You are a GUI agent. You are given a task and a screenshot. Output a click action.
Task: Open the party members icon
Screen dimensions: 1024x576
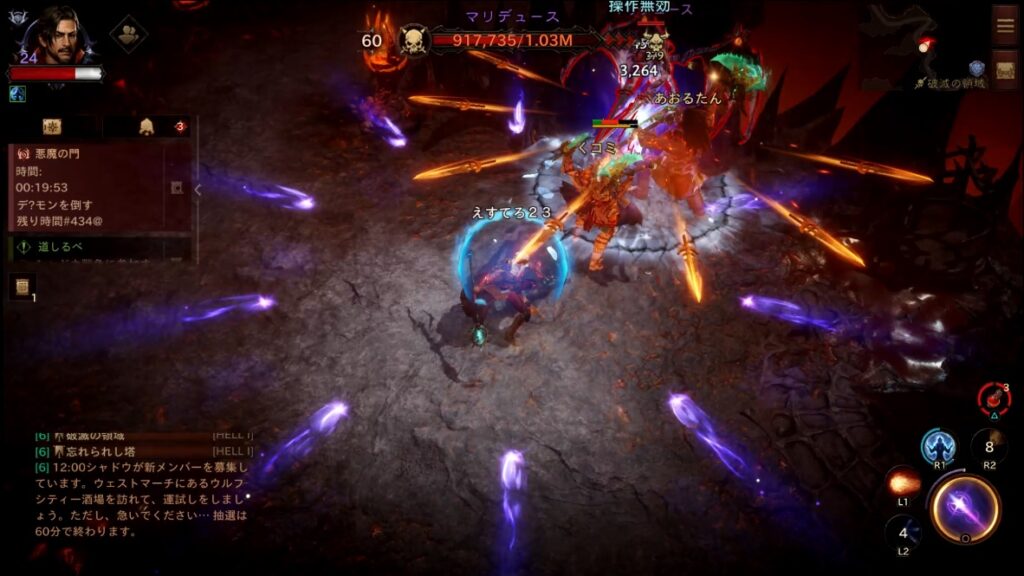click(x=128, y=33)
